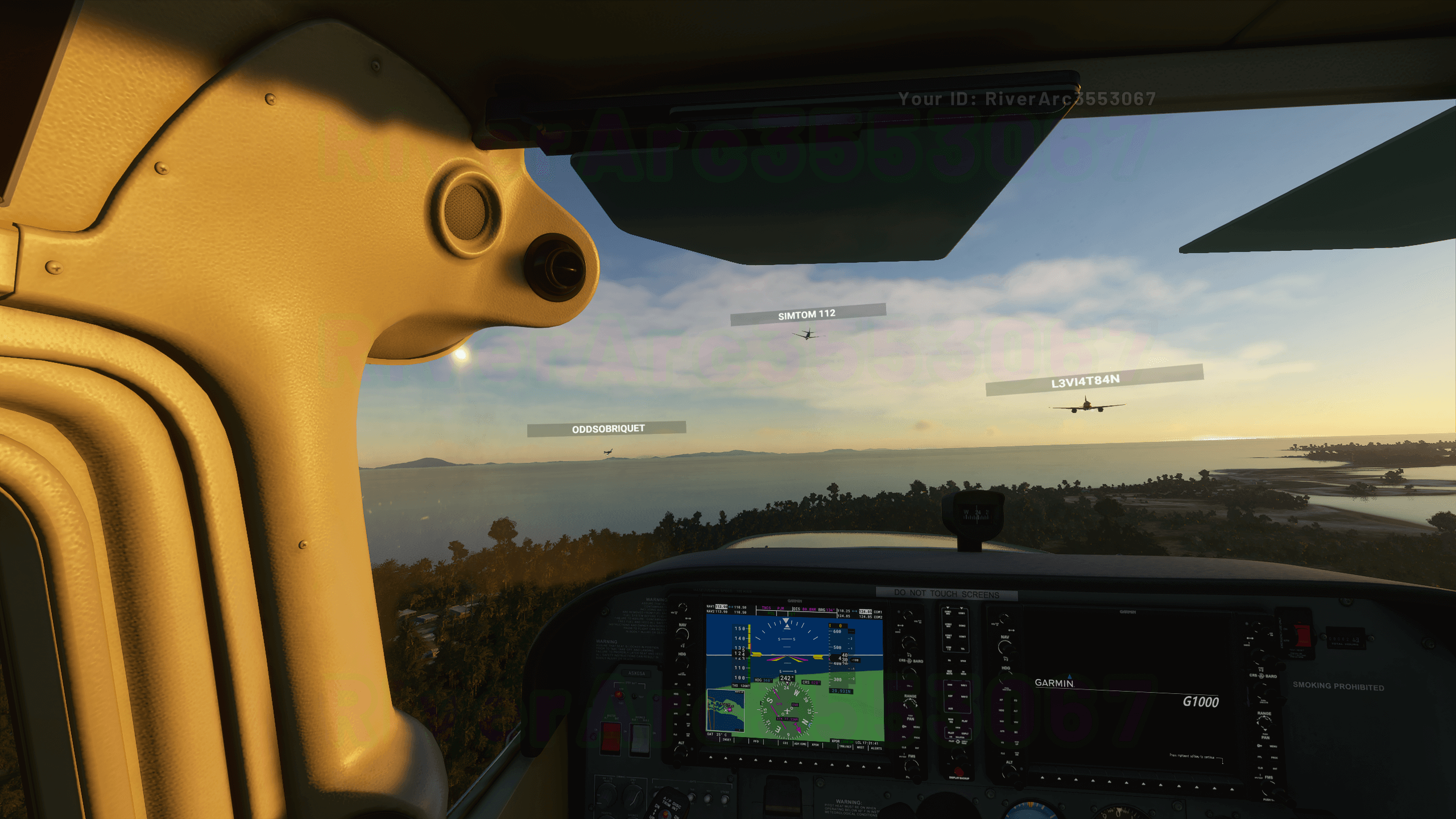Screen dimensions: 1456x819
Task: Click the NAV knob on the G1000 bezel
Action: pyautogui.click(x=682, y=634)
